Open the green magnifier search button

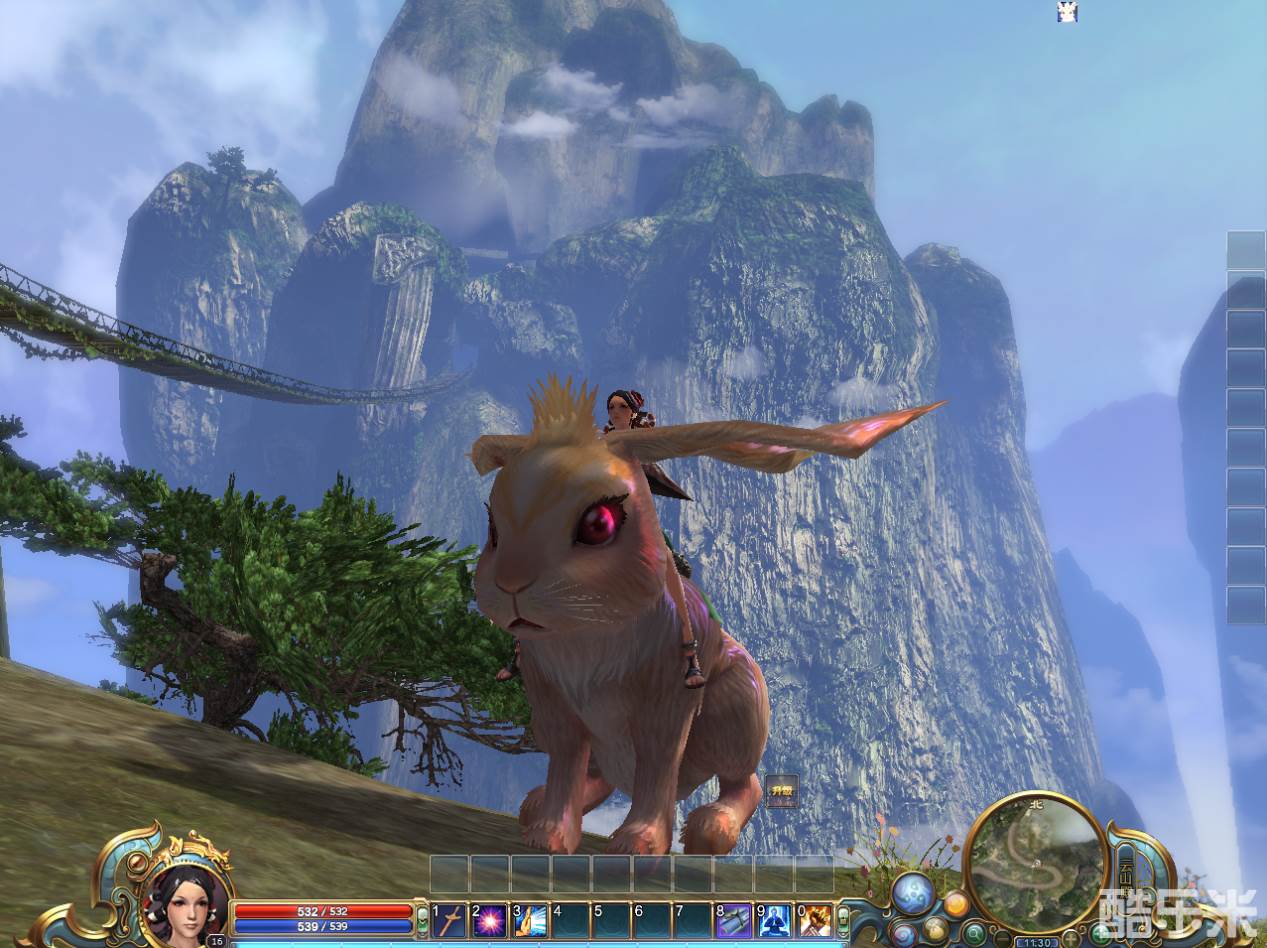click(x=974, y=934)
